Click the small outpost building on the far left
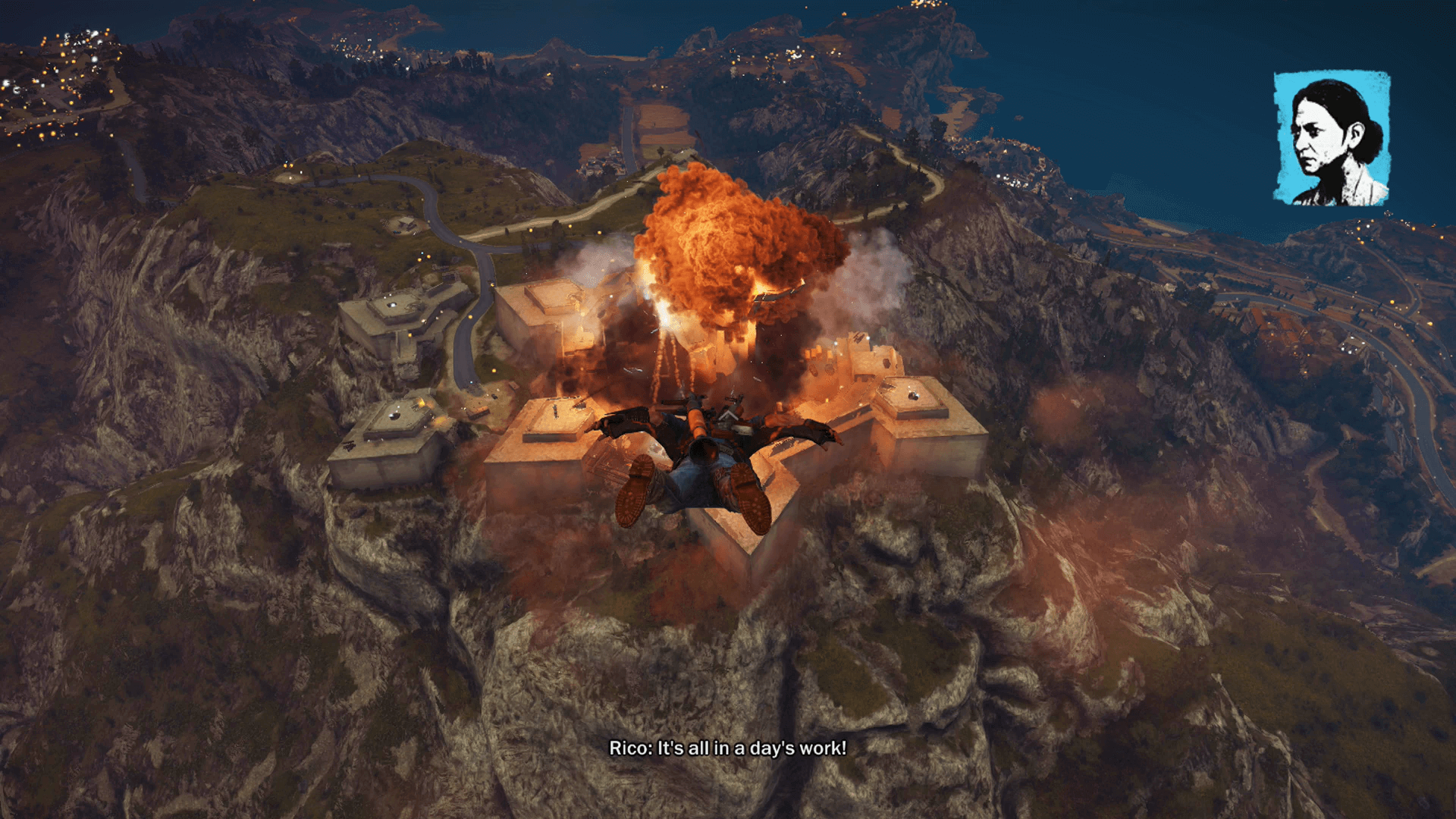Viewport: 1456px width, 819px height. [387, 318]
